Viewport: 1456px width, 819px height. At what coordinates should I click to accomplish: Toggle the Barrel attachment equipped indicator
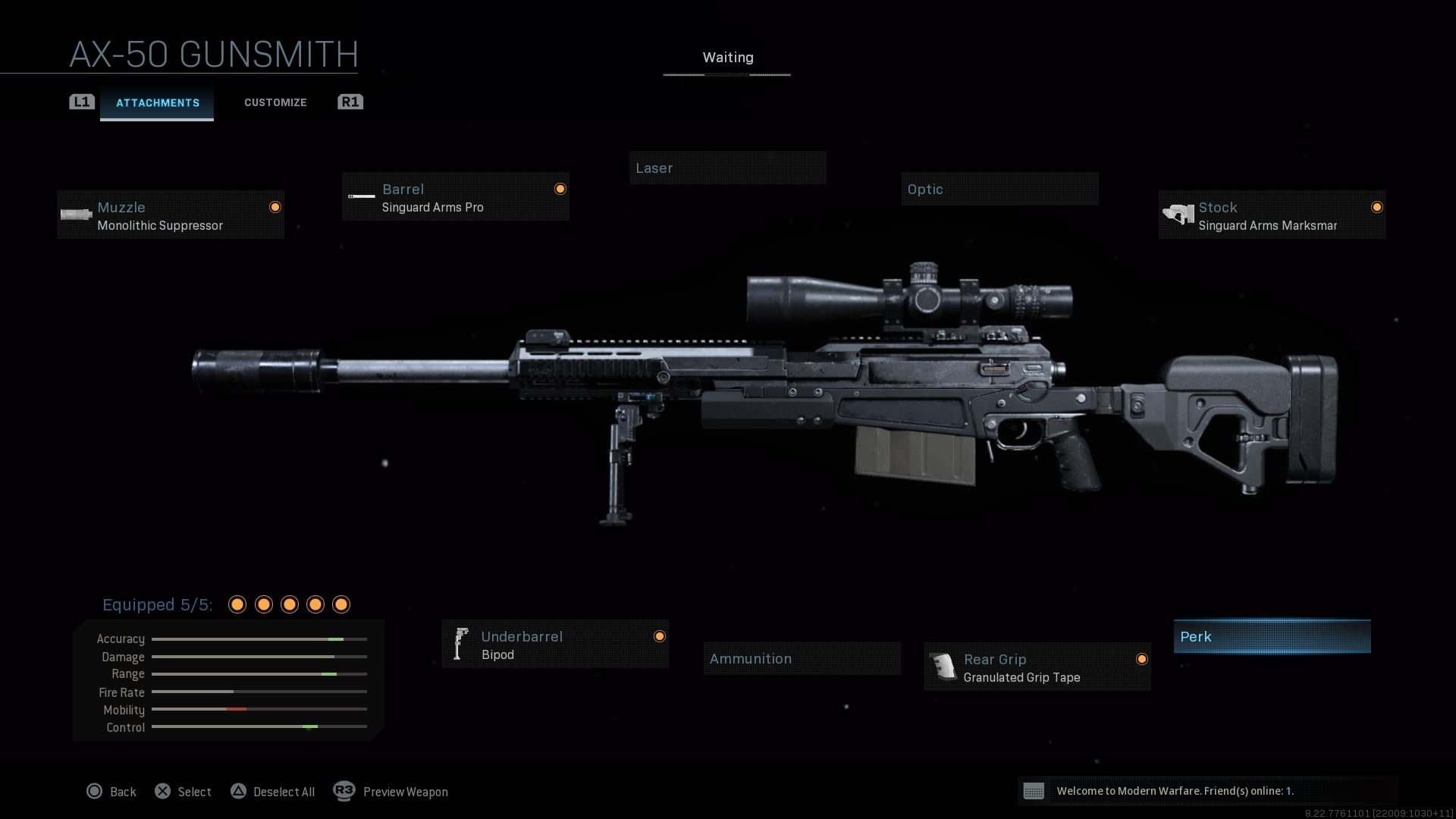pos(560,188)
